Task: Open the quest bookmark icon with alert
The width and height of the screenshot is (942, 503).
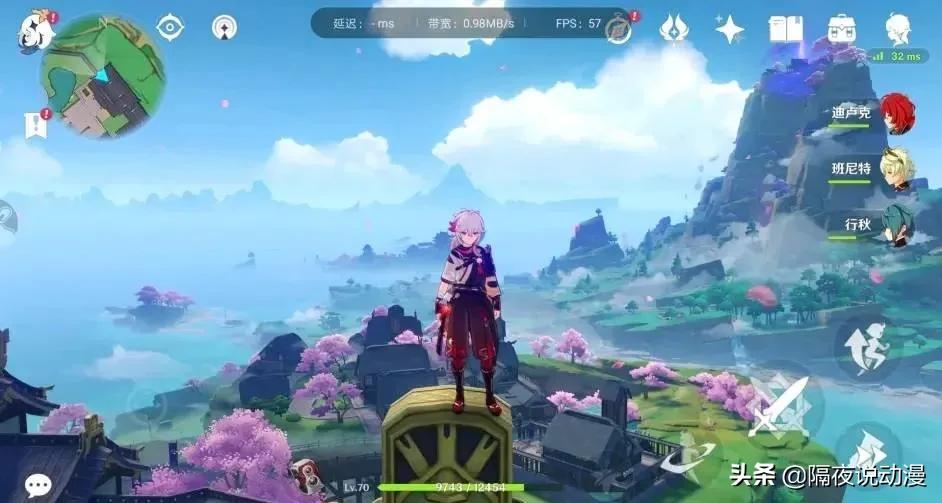Action: click(36, 124)
